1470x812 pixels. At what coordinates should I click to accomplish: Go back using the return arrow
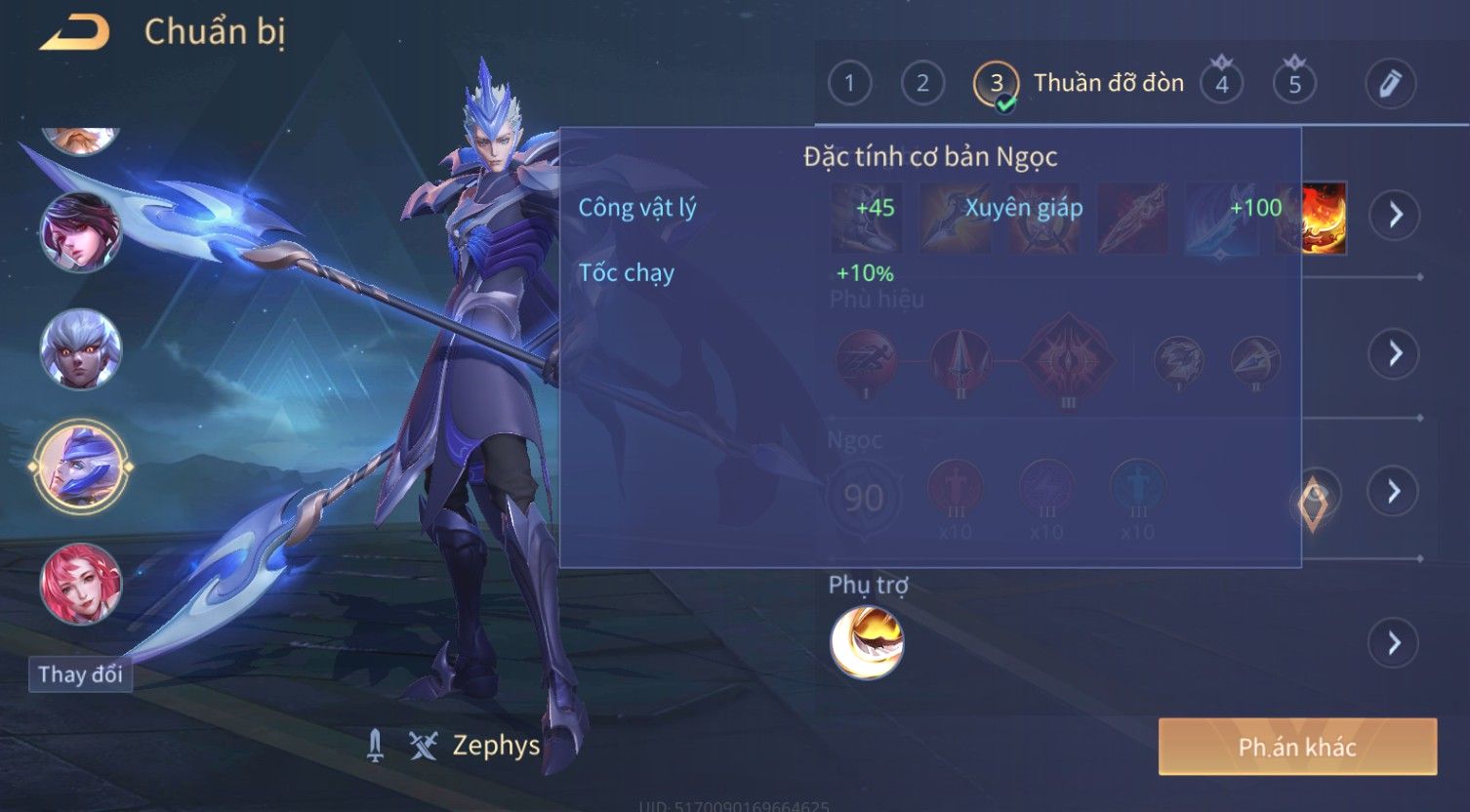point(74,33)
